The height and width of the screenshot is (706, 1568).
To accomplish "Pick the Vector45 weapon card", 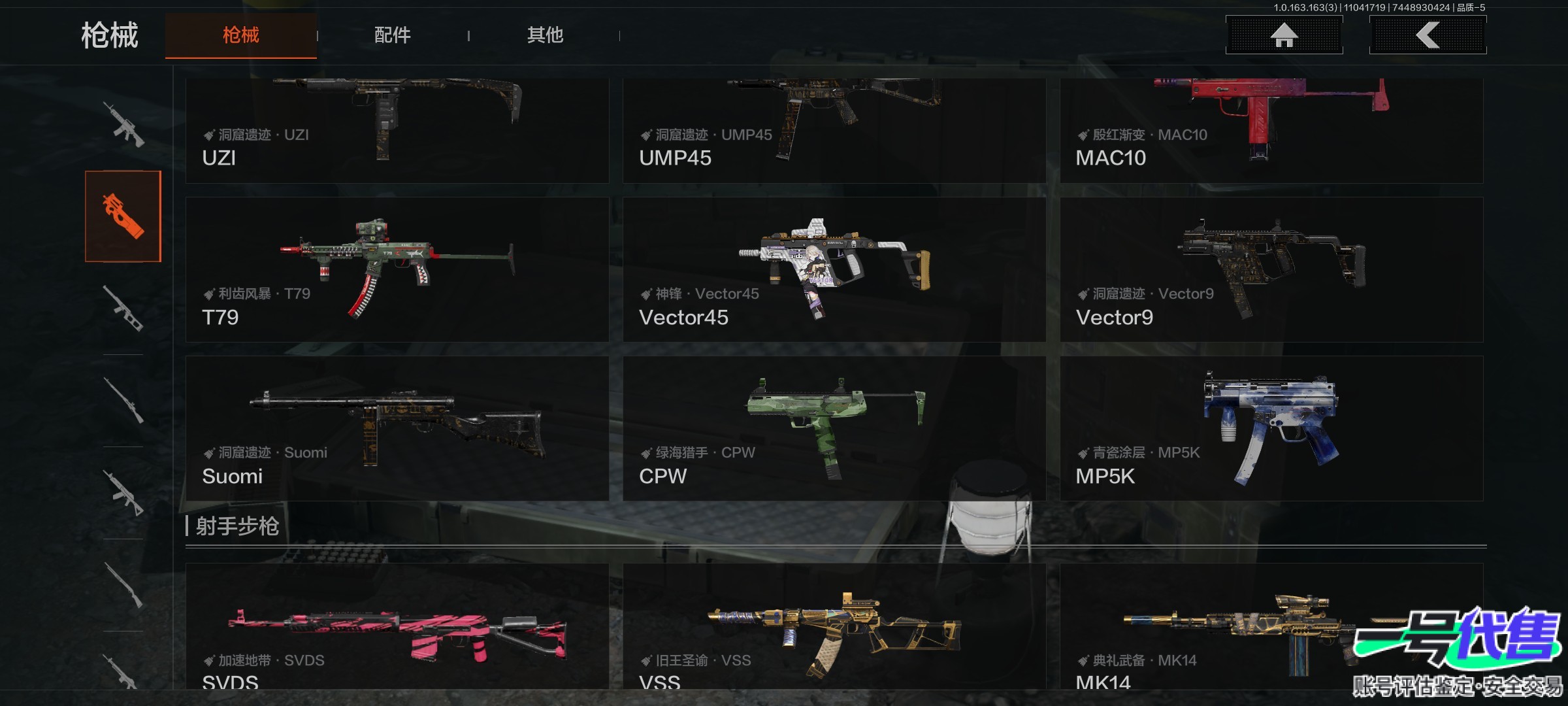I will click(x=834, y=269).
